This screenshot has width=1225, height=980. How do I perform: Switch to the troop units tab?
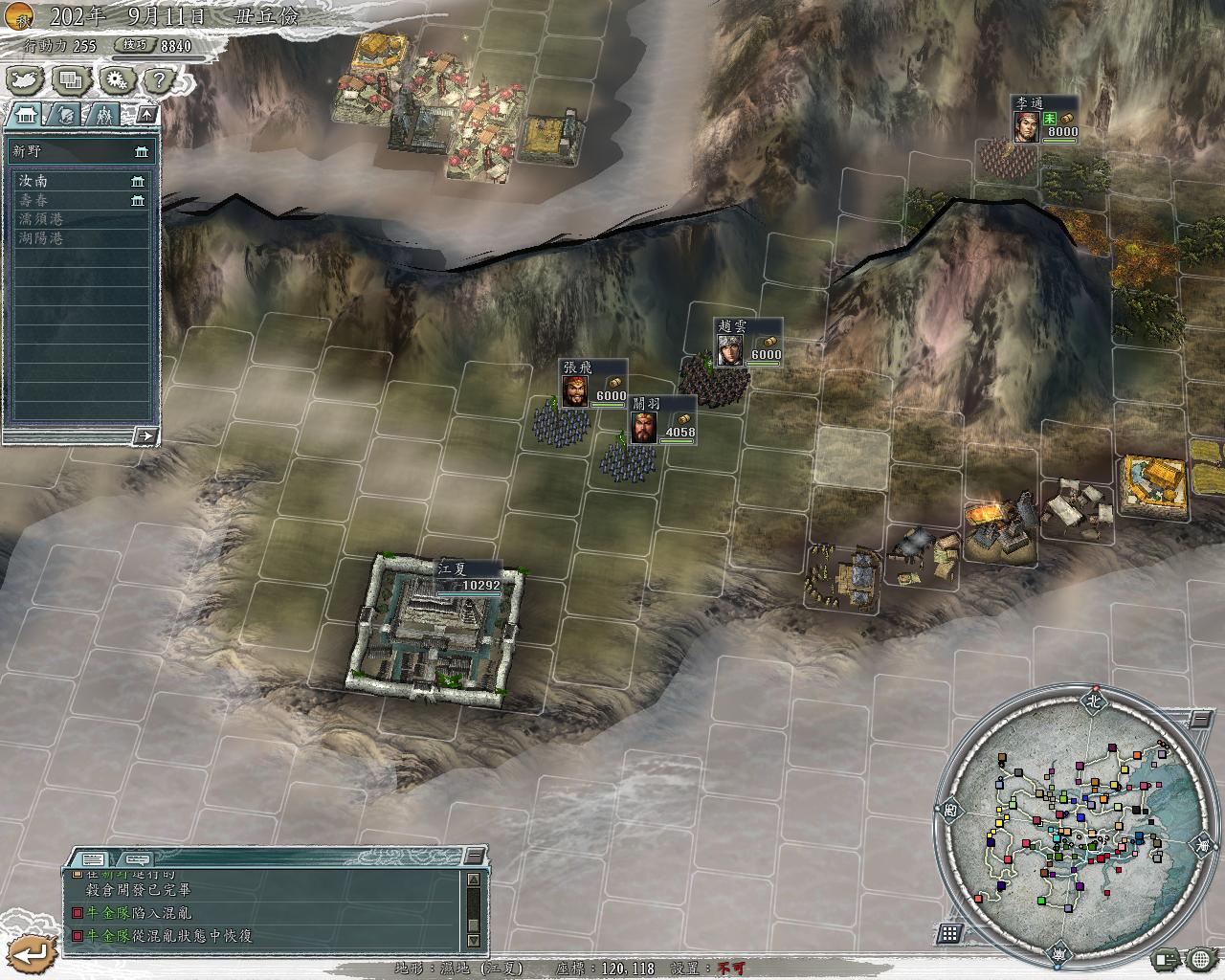tap(103, 116)
